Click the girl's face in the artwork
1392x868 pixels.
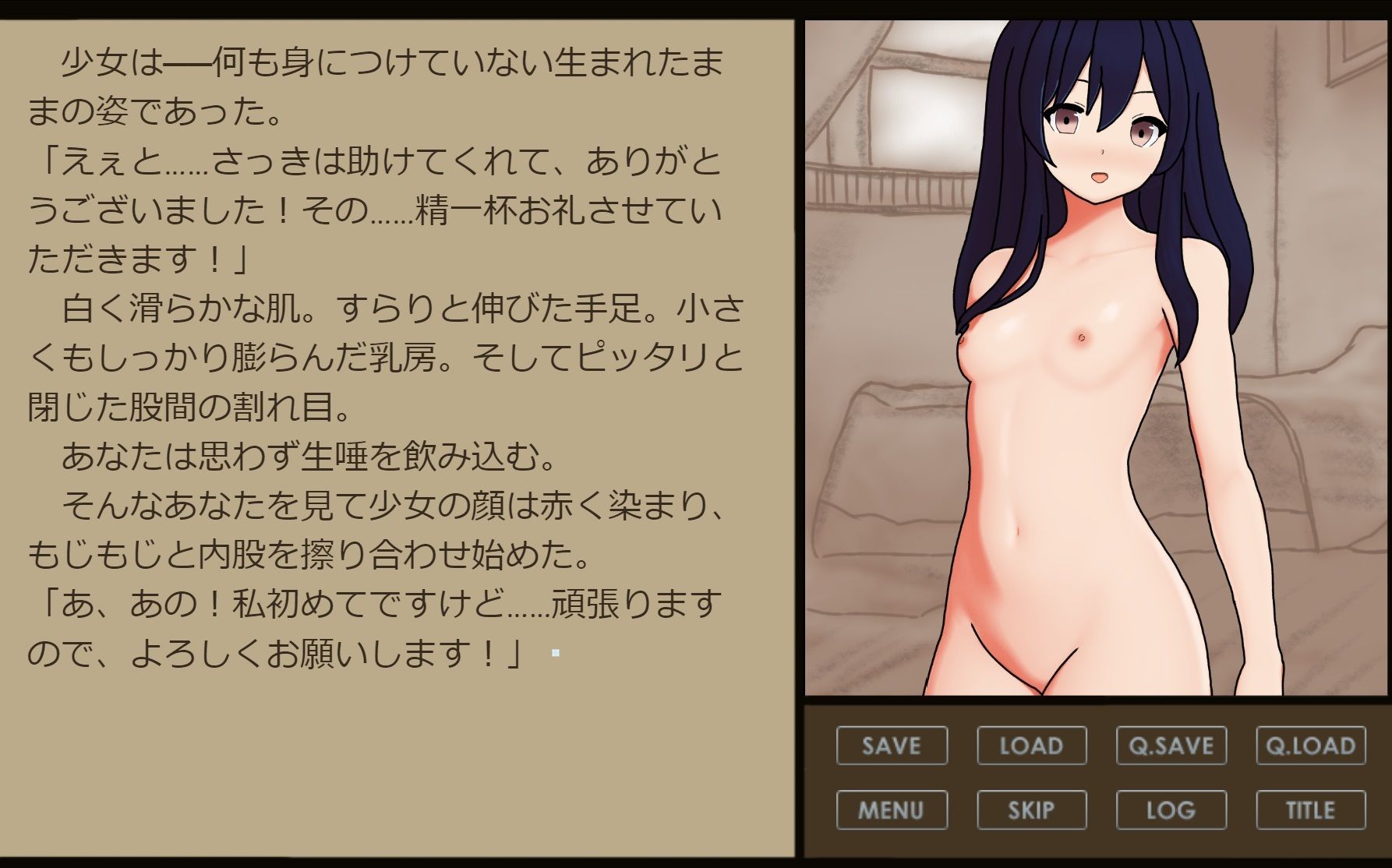tap(1097, 132)
